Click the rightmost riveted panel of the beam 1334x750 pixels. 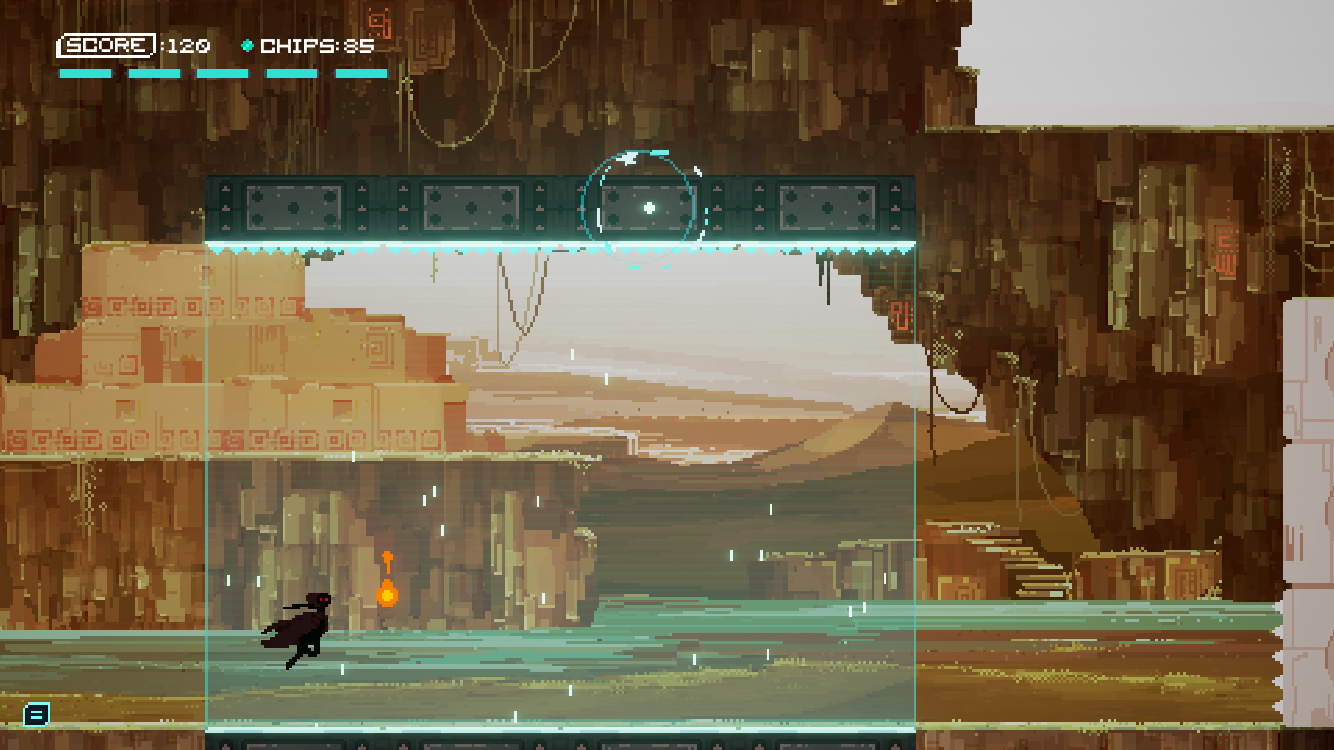pos(826,209)
